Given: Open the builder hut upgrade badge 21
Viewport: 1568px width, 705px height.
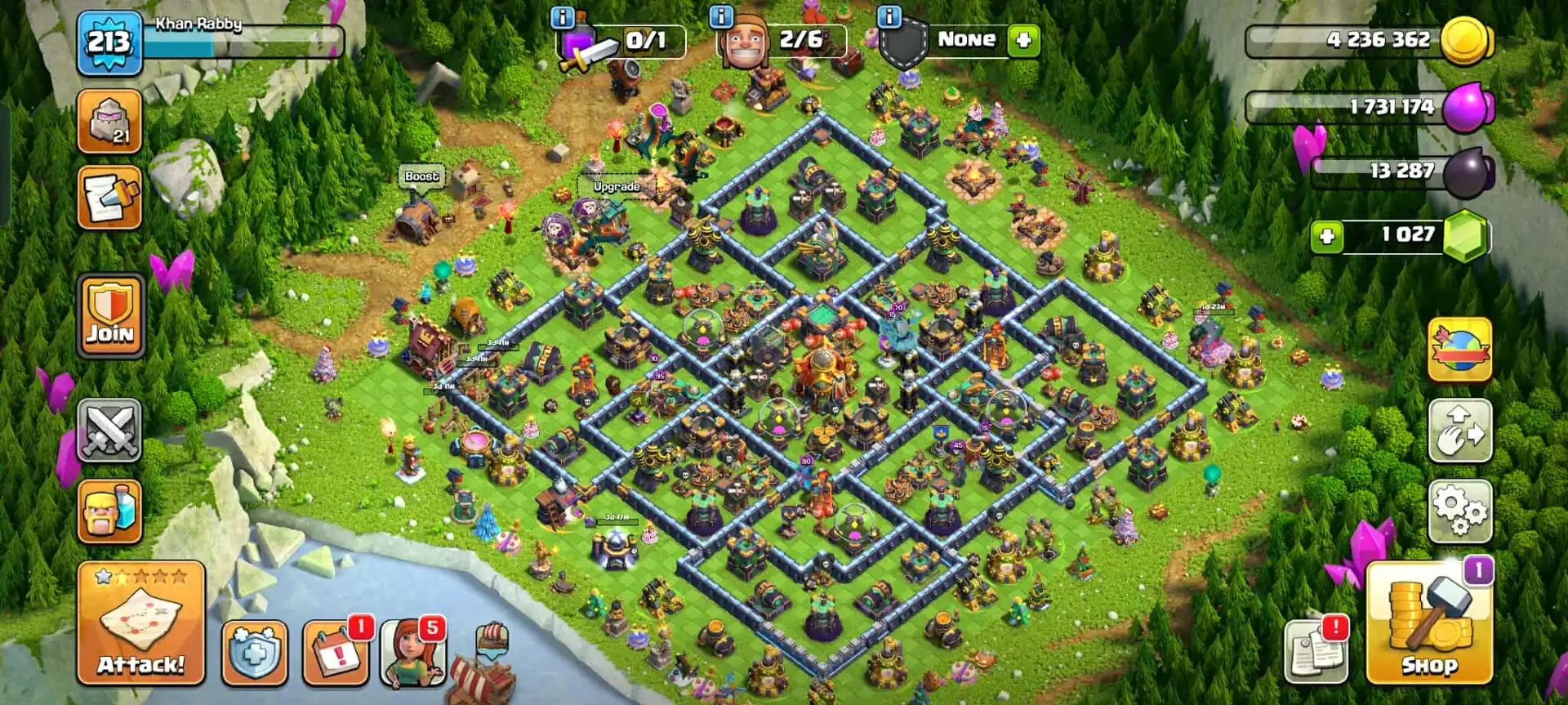Looking at the screenshot, I should pos(110,118).
